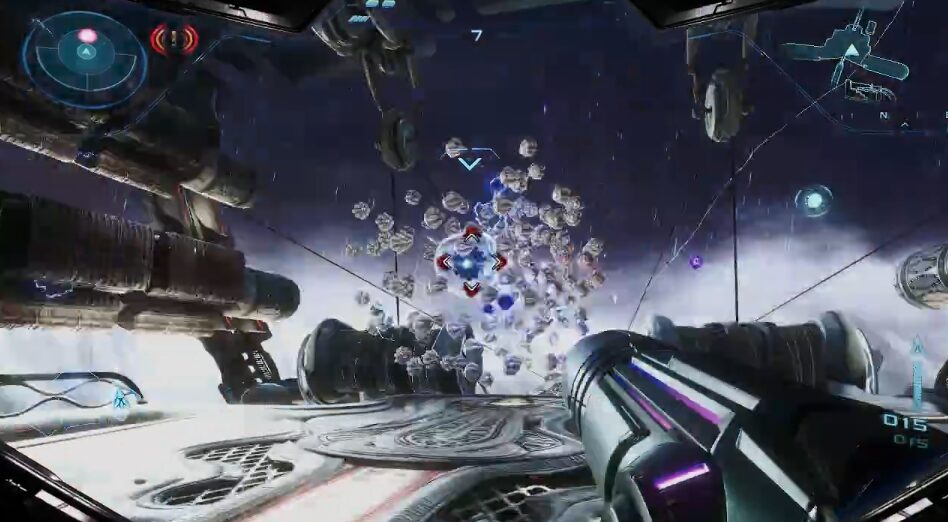Image resolution: width=948 pixels, height=522 pixels.
Task: Select the red hazard warning icon
Action: [174, 40]
